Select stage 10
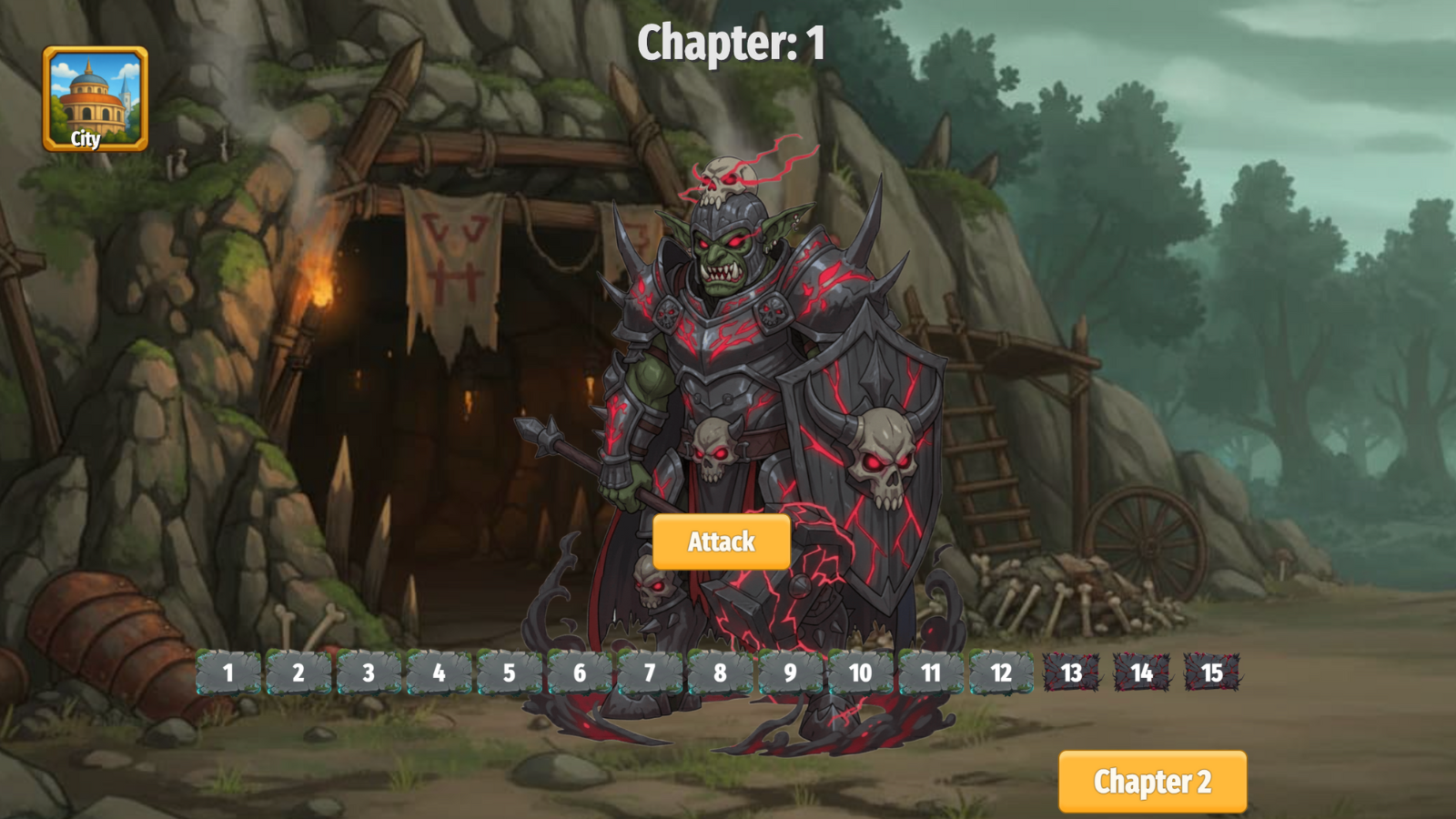This screenshot has height=819, width=1456. coord(859,674)
